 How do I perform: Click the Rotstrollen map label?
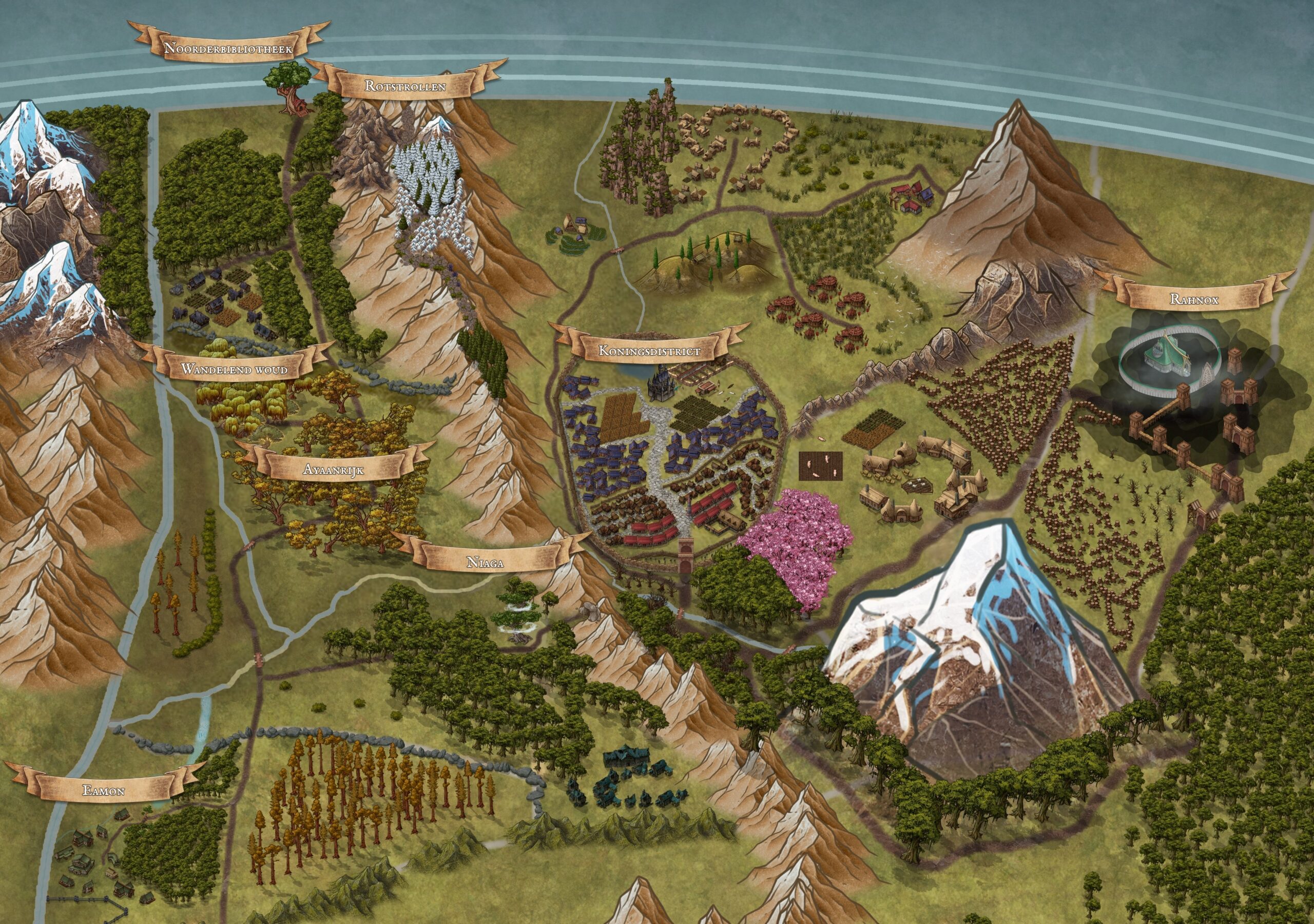[405, 86]
